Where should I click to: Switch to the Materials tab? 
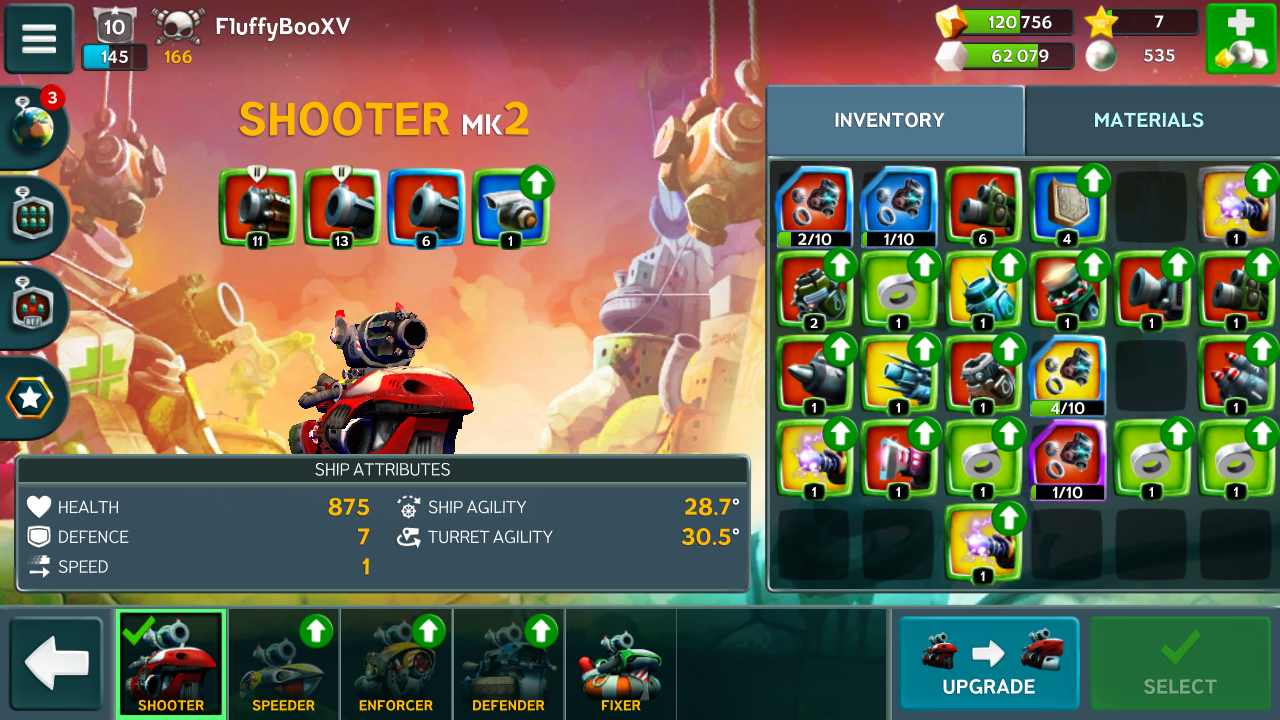pos(1148,120)
